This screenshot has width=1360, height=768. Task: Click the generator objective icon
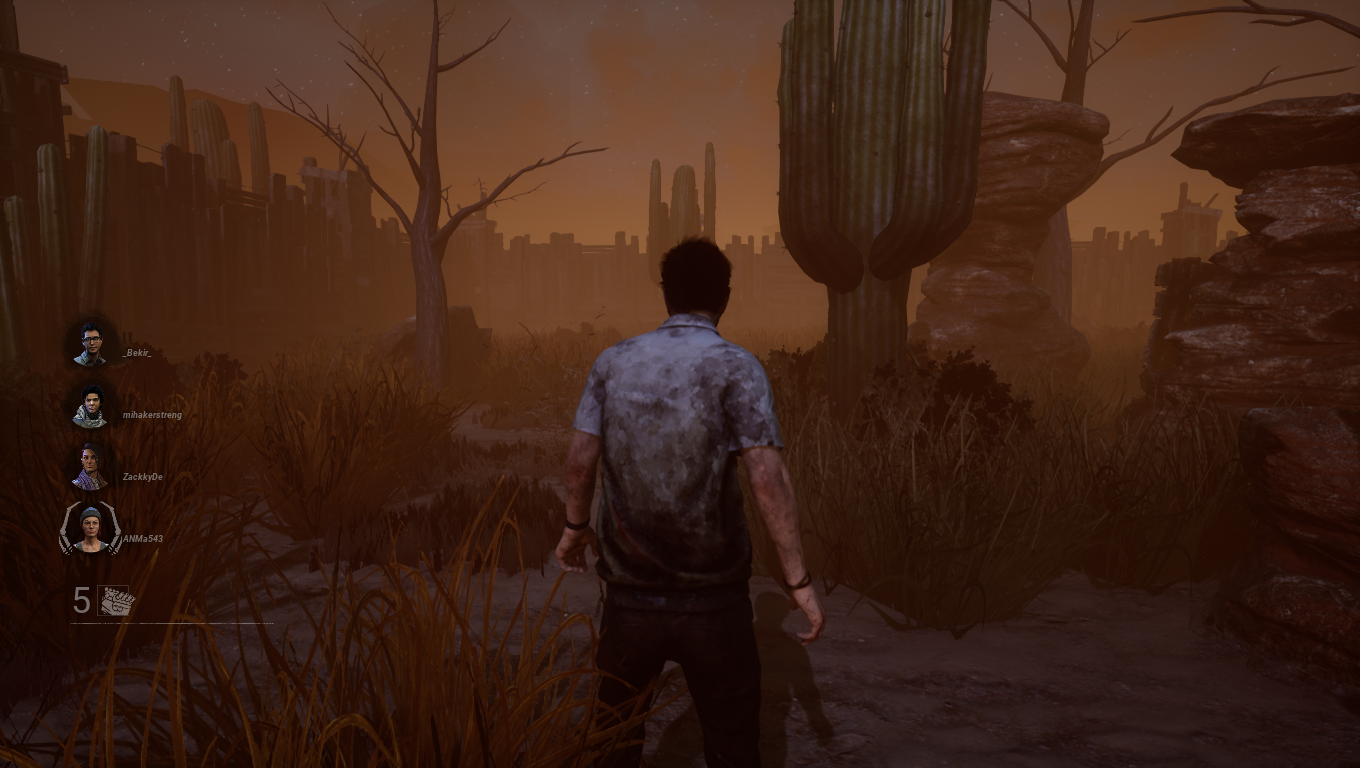(116, 601)
